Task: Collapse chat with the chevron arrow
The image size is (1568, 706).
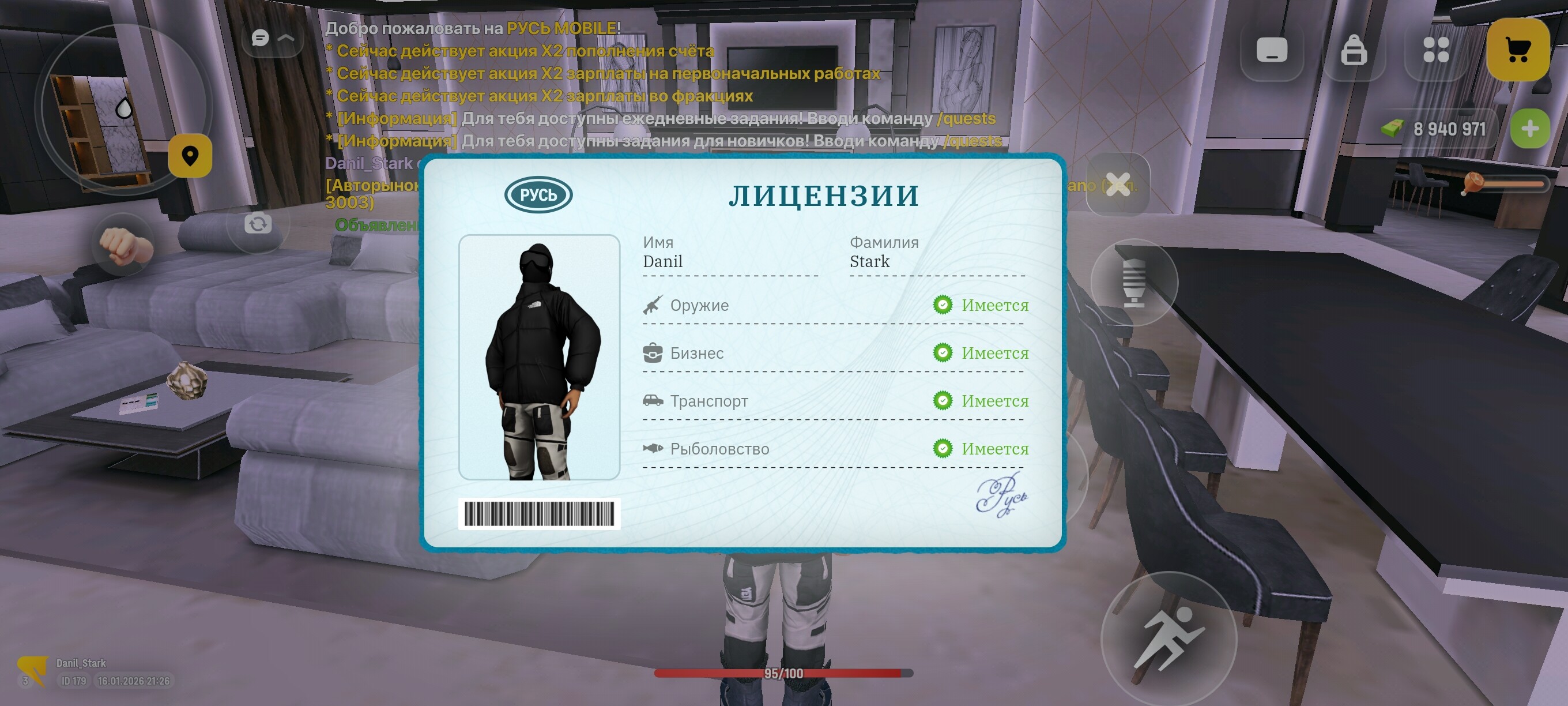Action: click(x=285, y=37)
